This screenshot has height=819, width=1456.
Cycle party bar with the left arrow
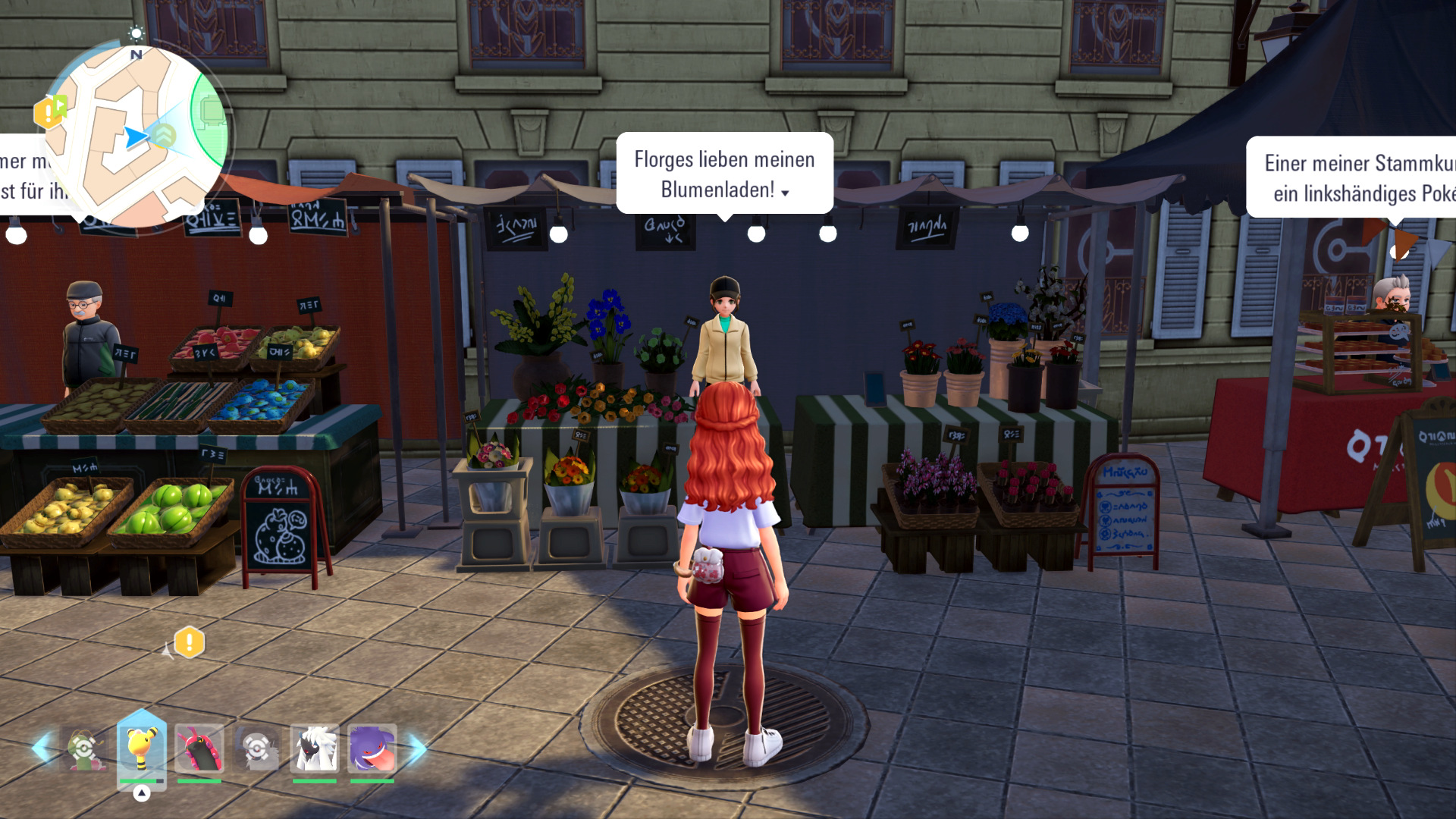41,748
